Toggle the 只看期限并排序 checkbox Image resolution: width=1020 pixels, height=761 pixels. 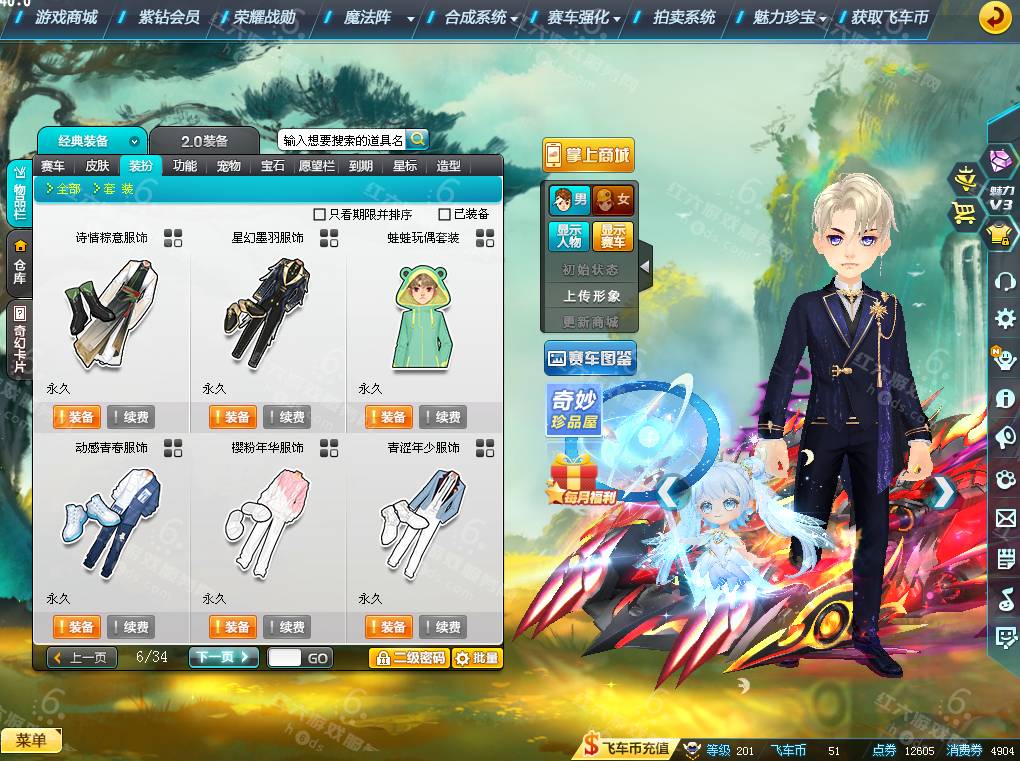320,214
